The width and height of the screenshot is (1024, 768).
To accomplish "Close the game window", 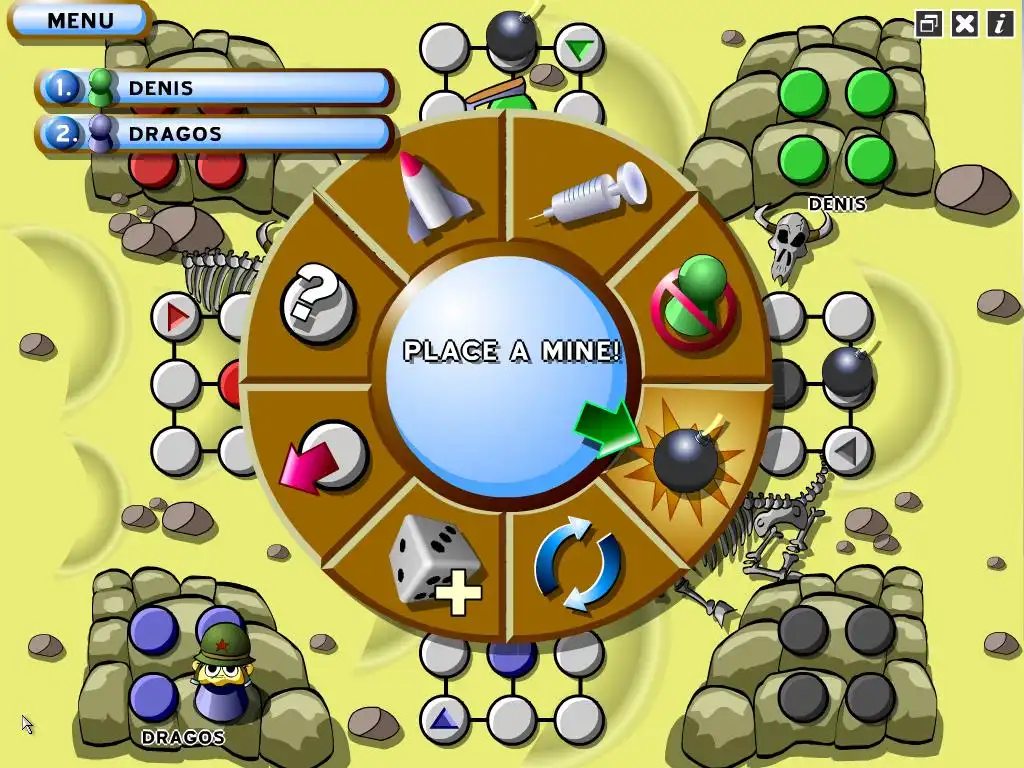I will (964, 24).
